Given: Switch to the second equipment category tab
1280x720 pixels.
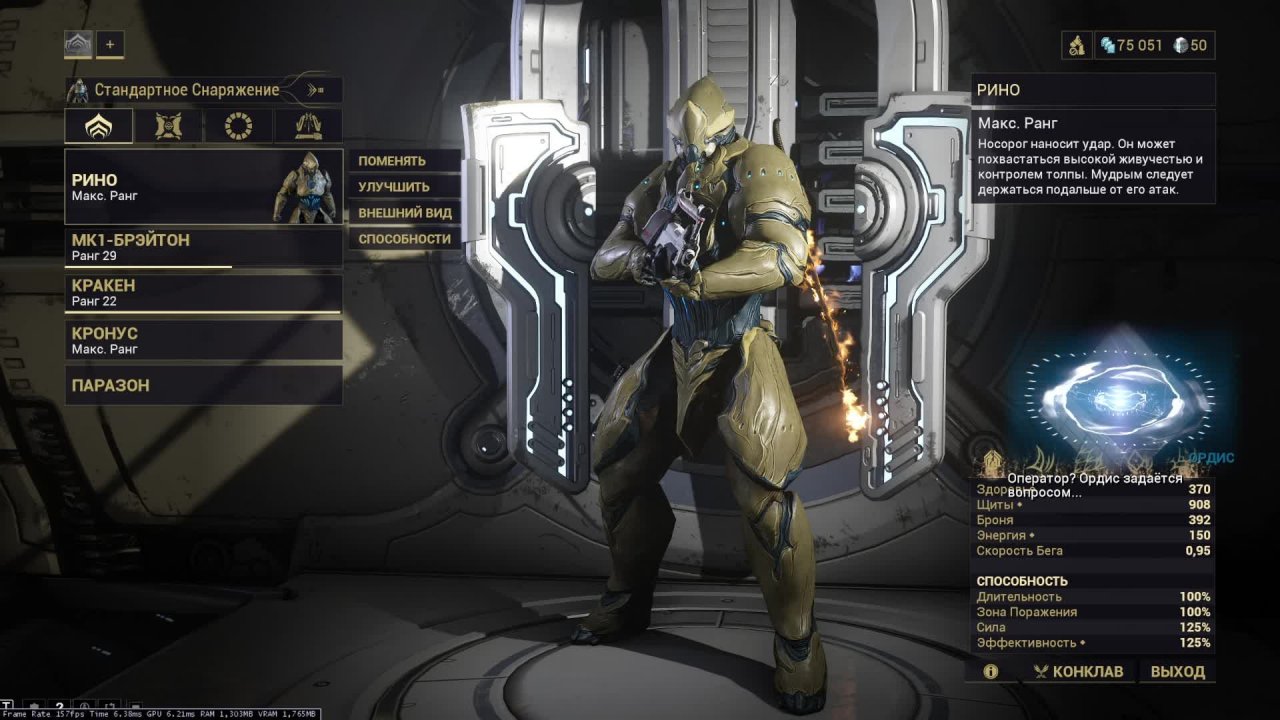Looking at the screenshot, I should pos(169,126).
